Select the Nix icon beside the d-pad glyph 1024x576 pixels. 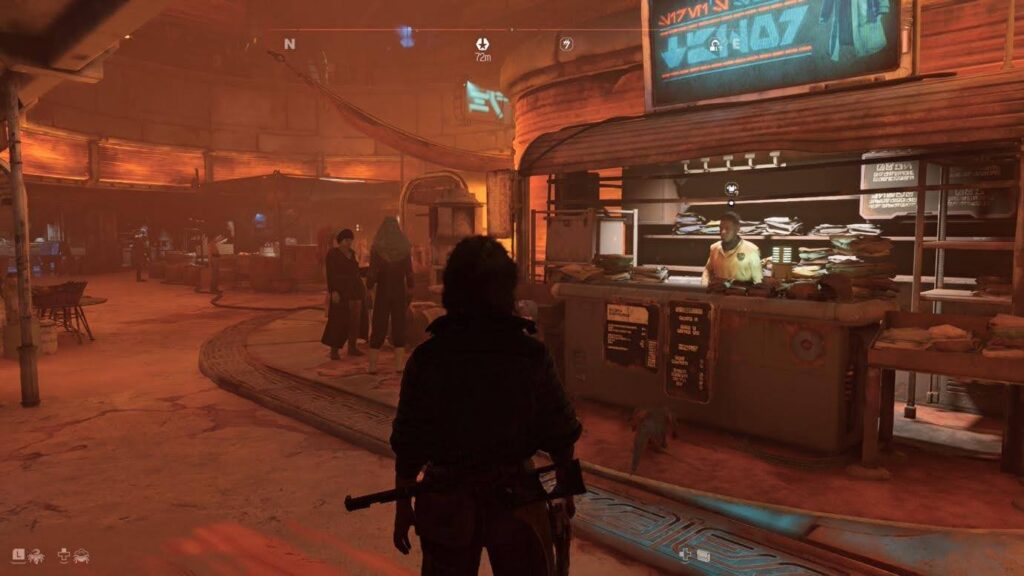[x=80, y=554]
